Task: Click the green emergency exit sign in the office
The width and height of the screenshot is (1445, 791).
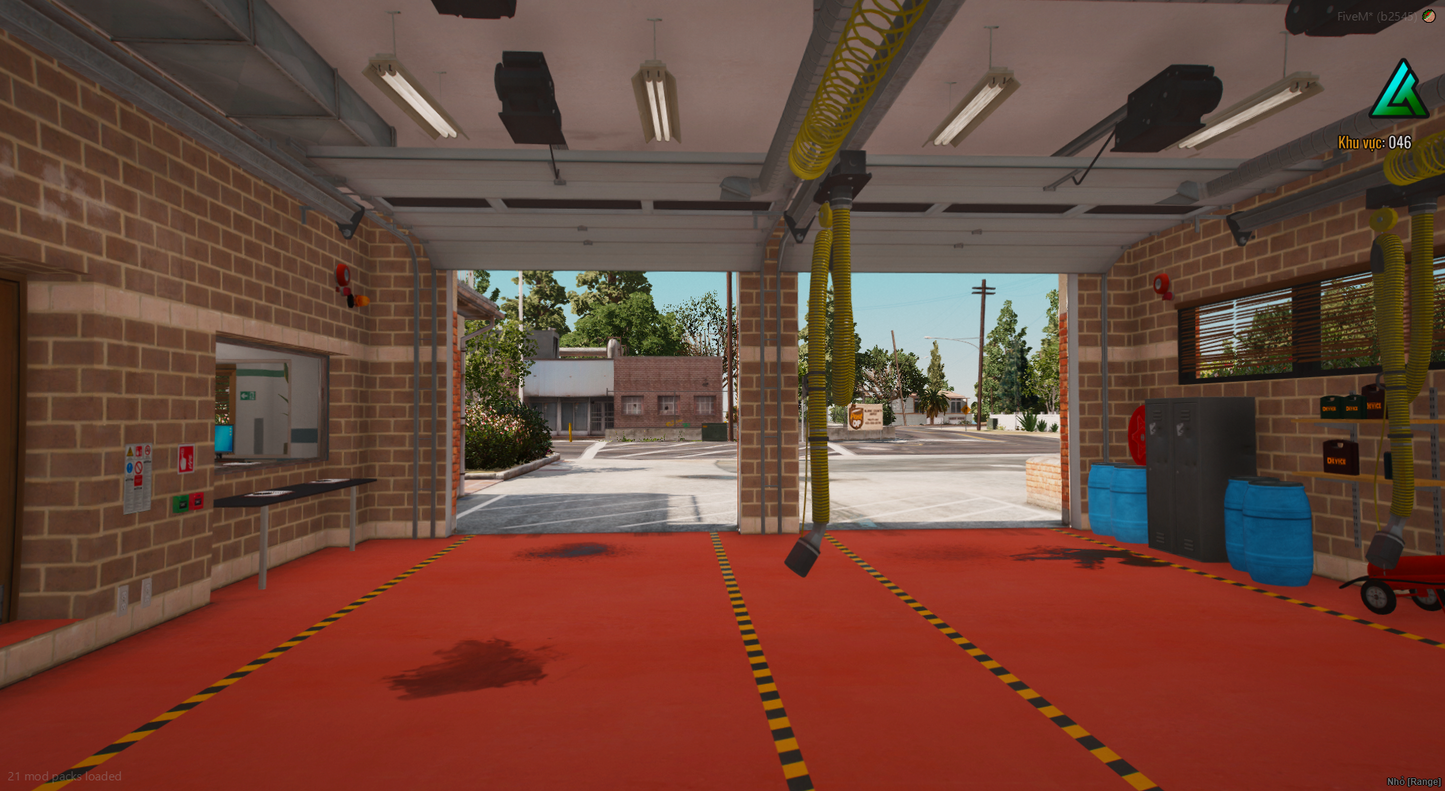Action: click(x=246, y=396)
